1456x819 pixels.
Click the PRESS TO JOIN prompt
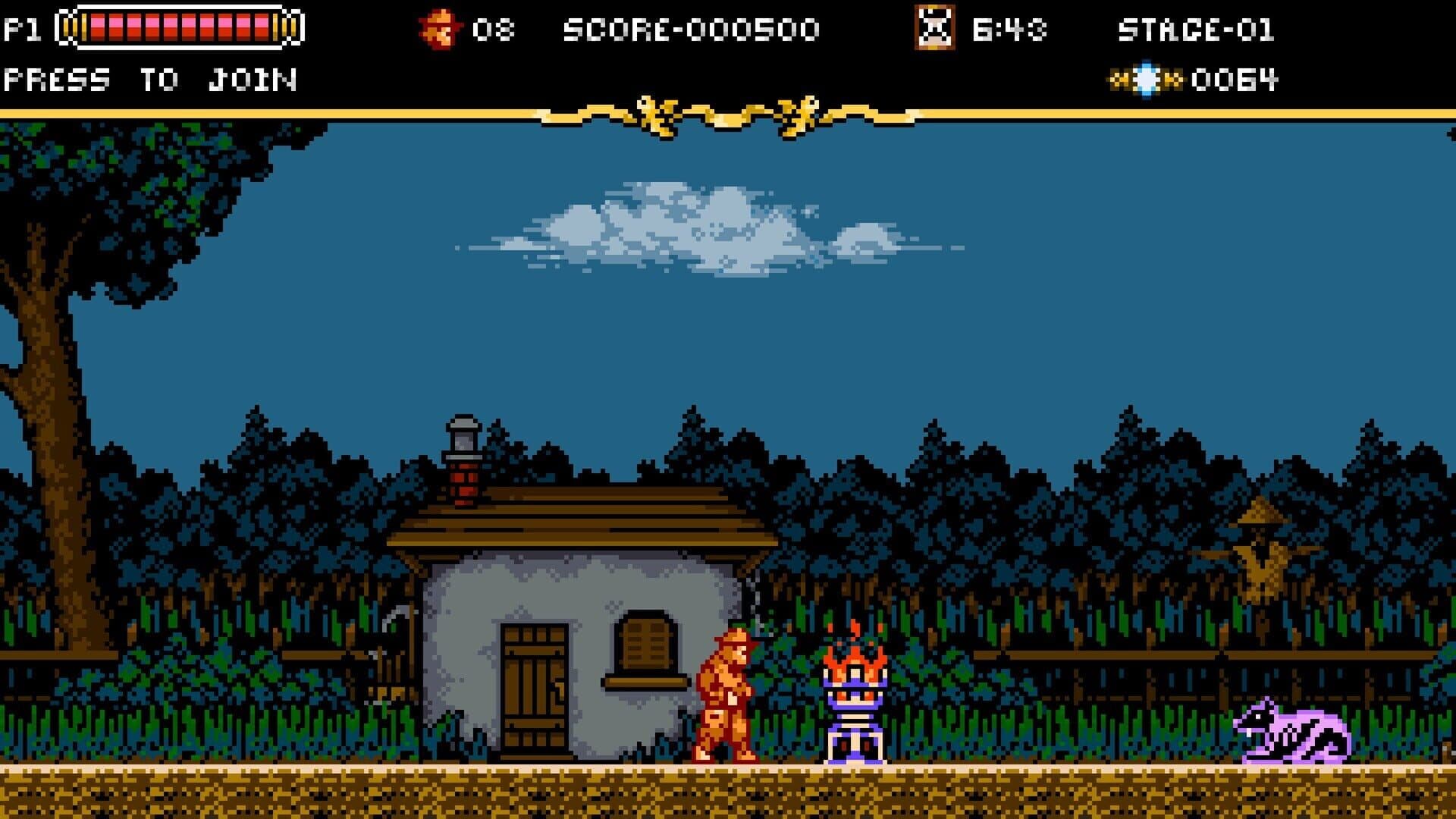150,78
